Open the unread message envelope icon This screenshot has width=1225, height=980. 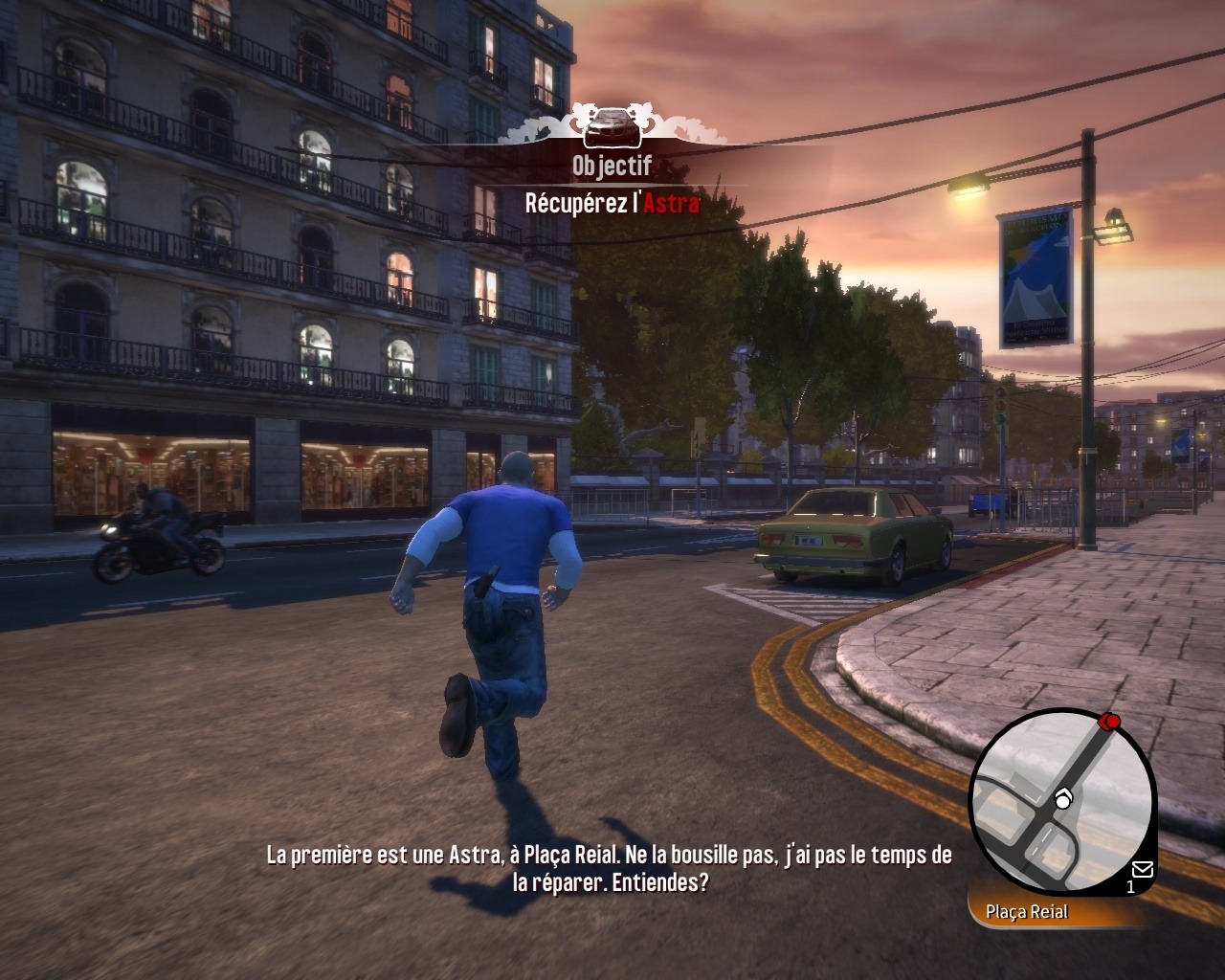pyautogui.click(x=1142, y=869)
